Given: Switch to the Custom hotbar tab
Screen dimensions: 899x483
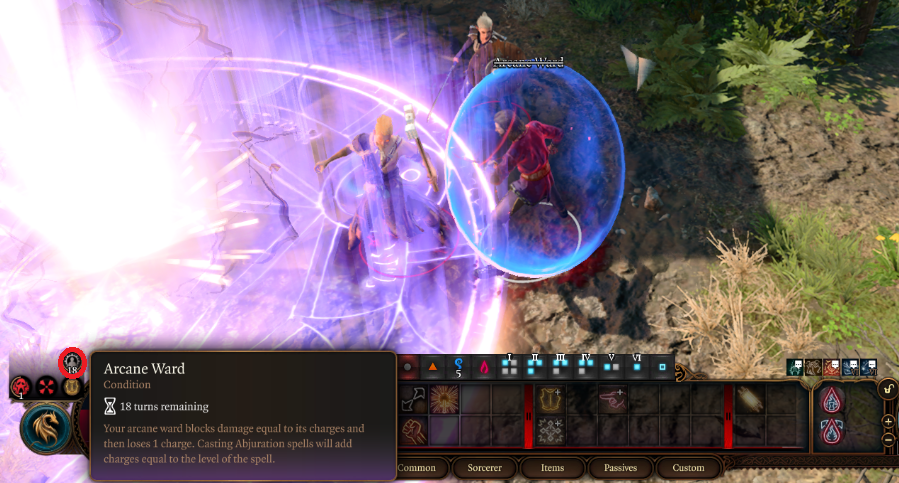Looking at the screenshot, I should (688, 467).
